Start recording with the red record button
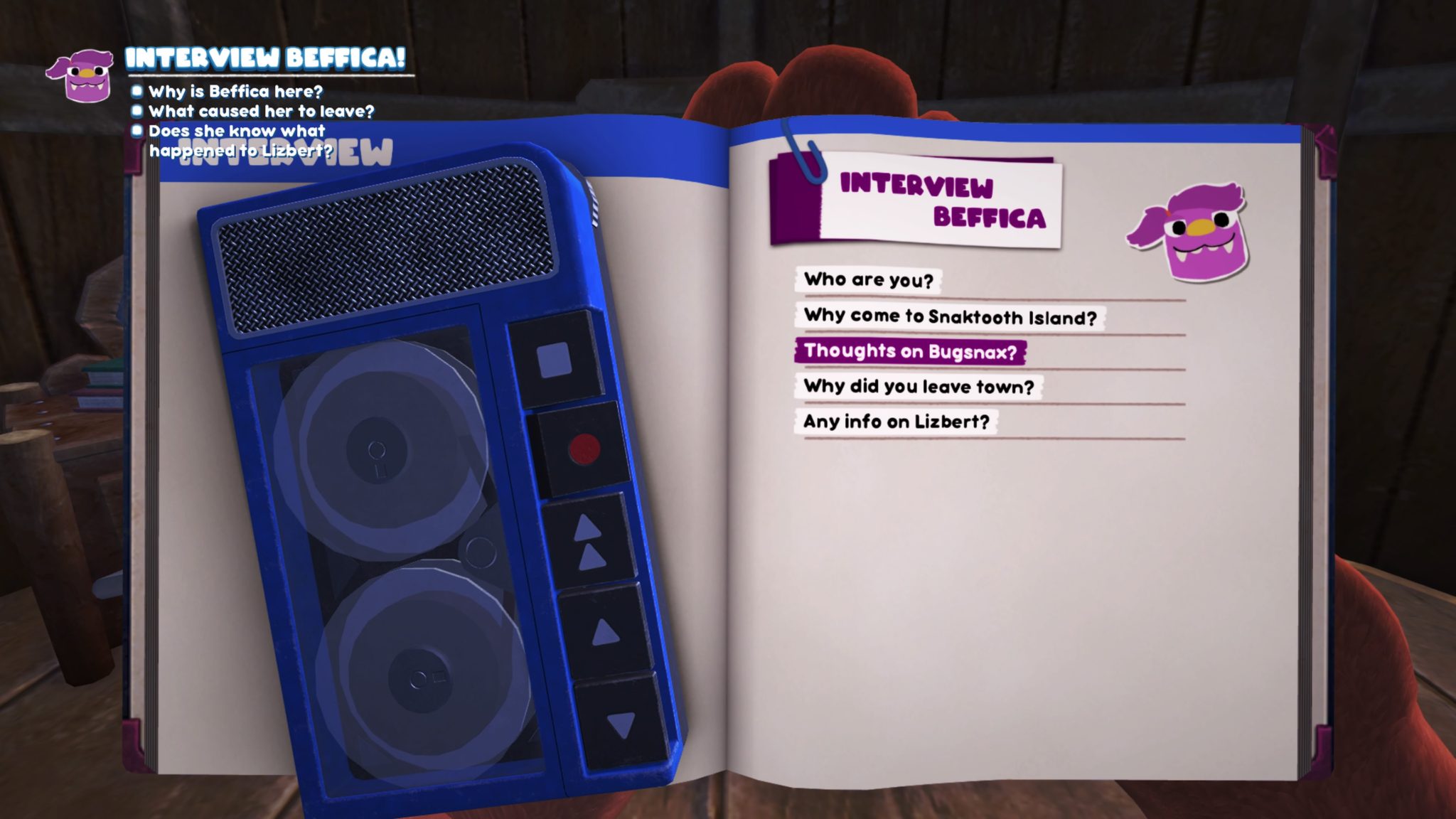Viewport: 1456px width, 819px height. click(584, 449)
